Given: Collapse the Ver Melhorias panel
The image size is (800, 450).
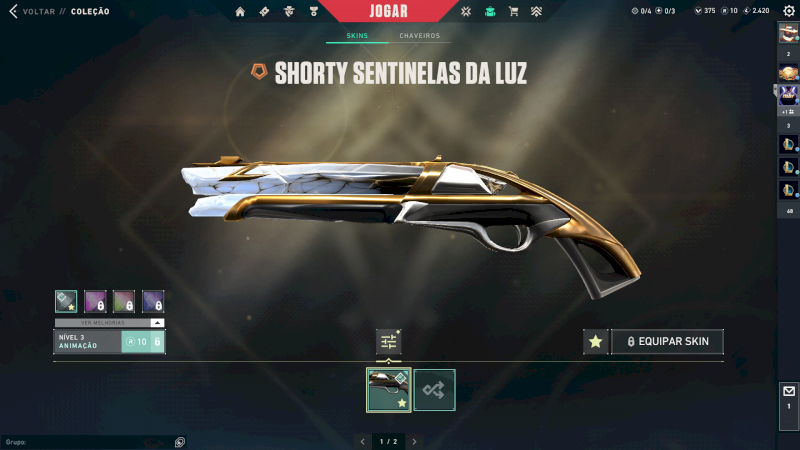Looking at the screenshot, I should pos(157,323).
